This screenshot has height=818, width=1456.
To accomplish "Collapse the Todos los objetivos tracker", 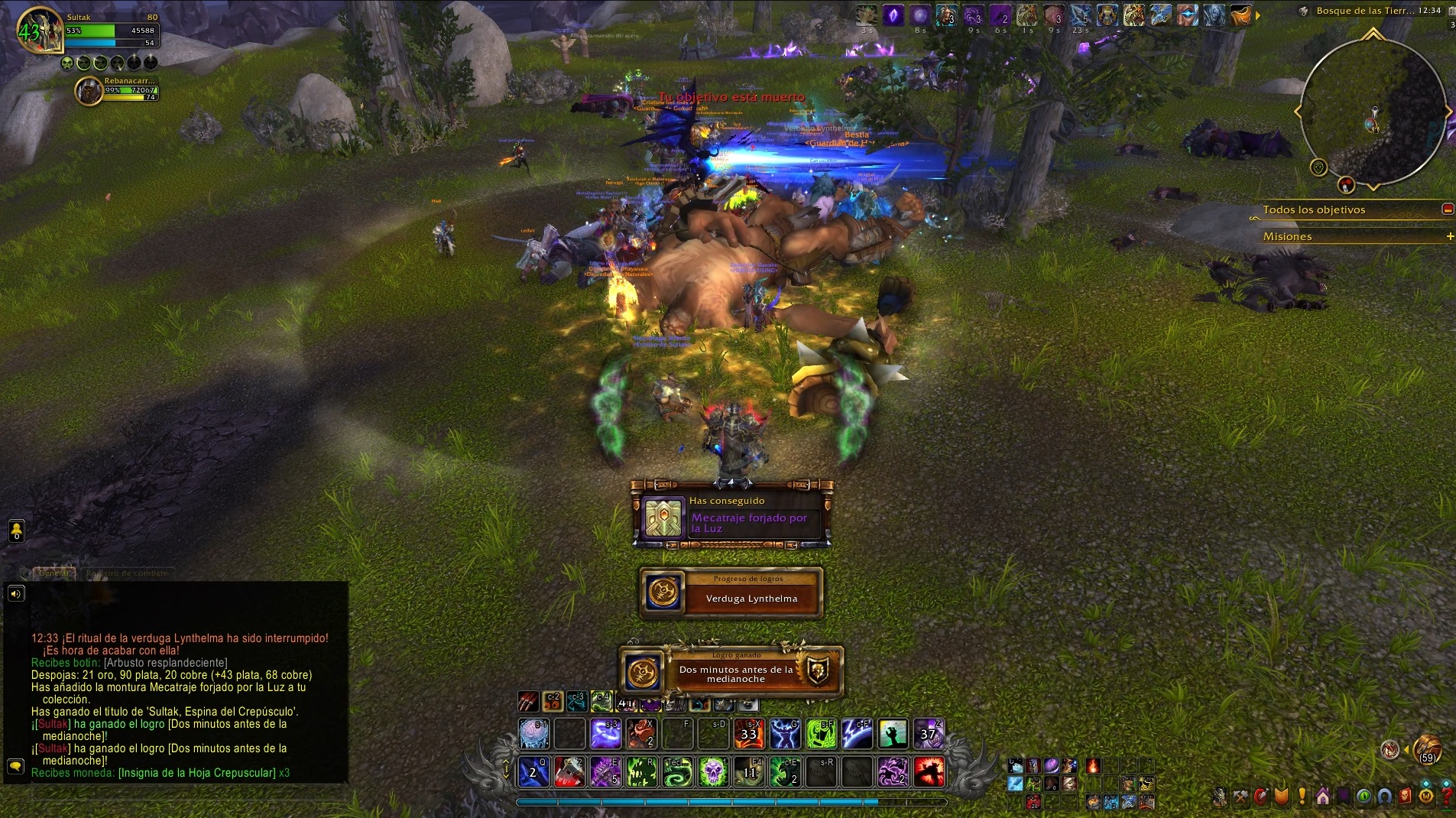I will coord(1447,209).
